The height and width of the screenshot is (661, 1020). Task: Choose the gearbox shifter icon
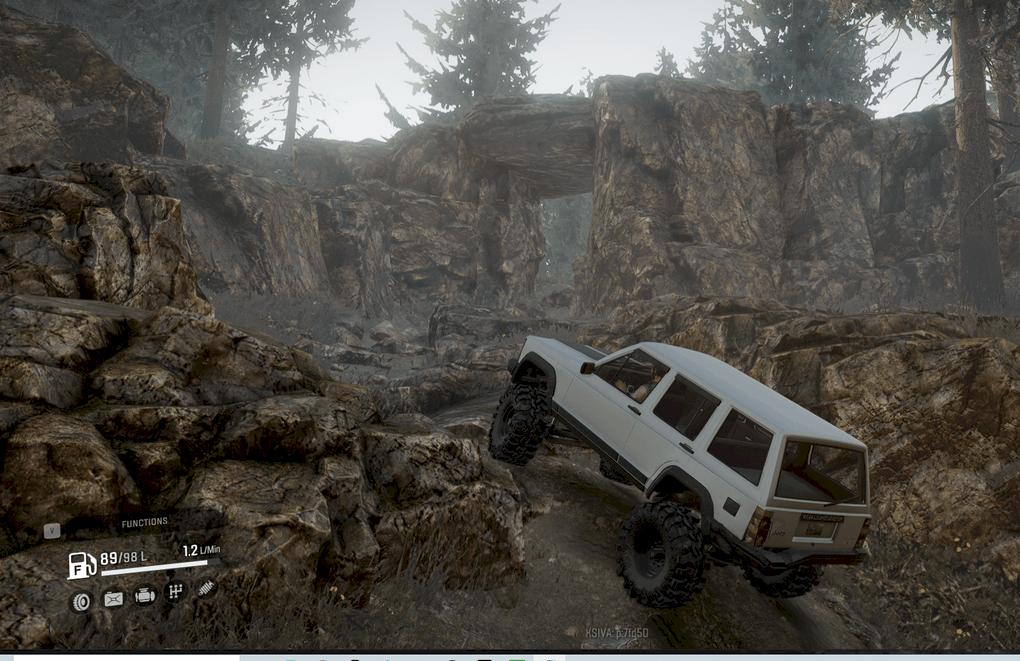pos(175,592)
